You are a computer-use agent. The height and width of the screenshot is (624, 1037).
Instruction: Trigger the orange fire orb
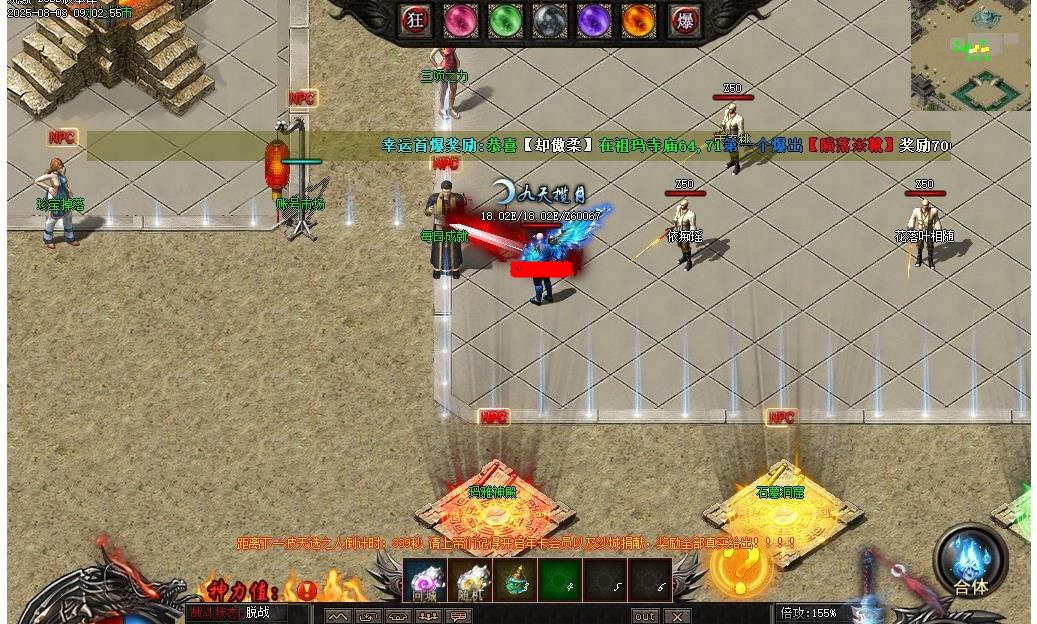[639, 21]
